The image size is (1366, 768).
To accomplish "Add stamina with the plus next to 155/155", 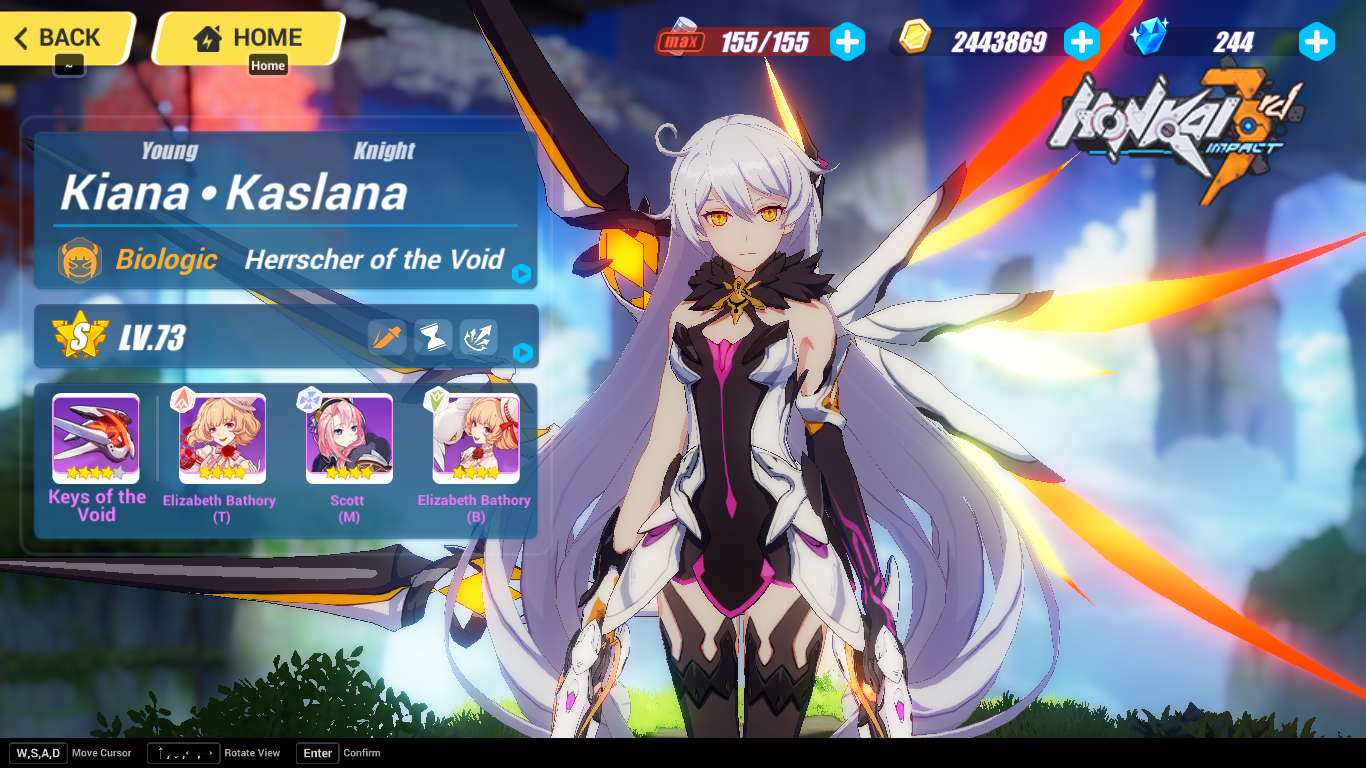I will pyautogui.click(x=848, y=42).
